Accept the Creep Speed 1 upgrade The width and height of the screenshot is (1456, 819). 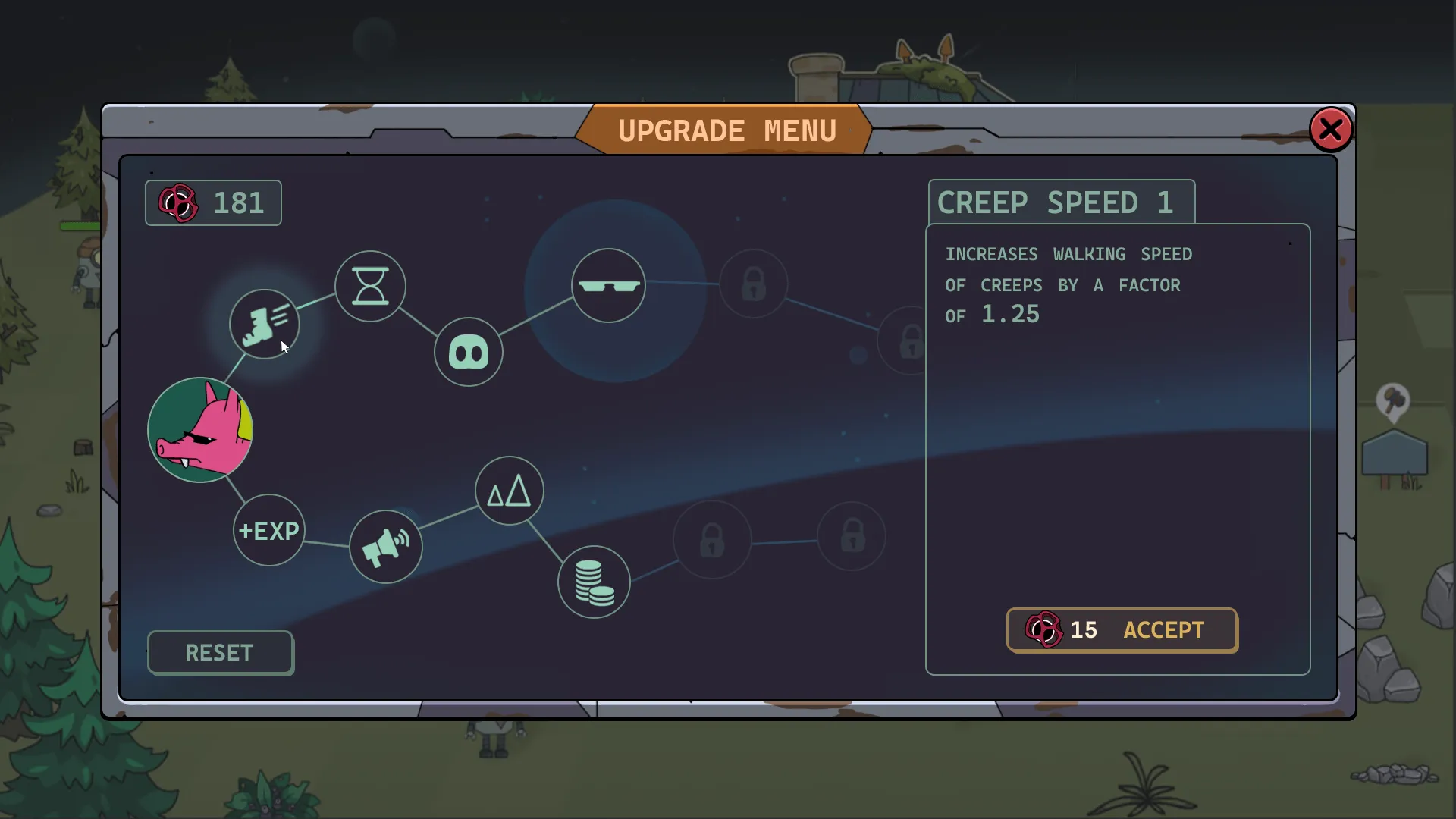[x=1122, y=630]
